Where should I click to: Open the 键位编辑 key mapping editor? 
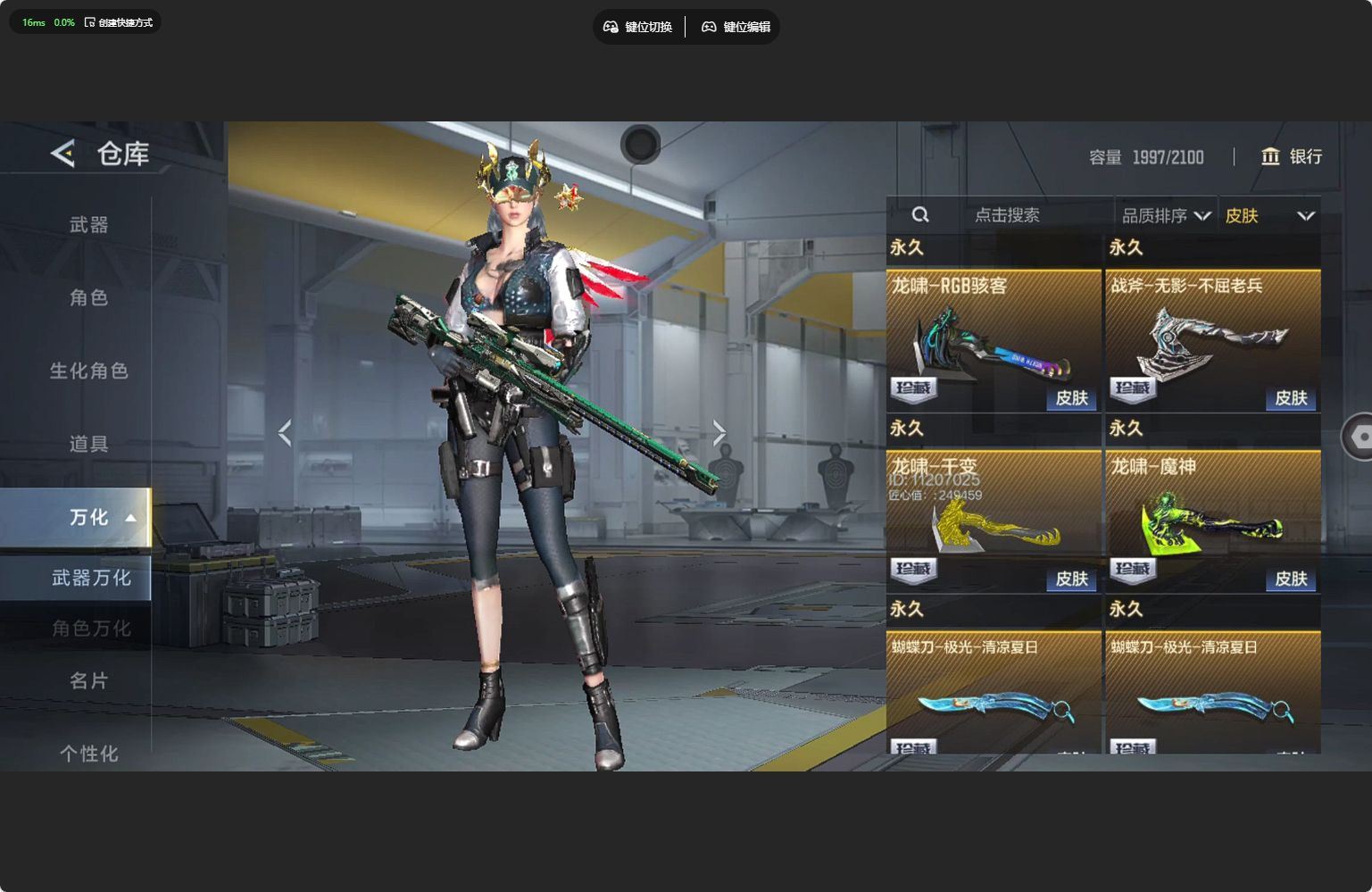(736, 27)
